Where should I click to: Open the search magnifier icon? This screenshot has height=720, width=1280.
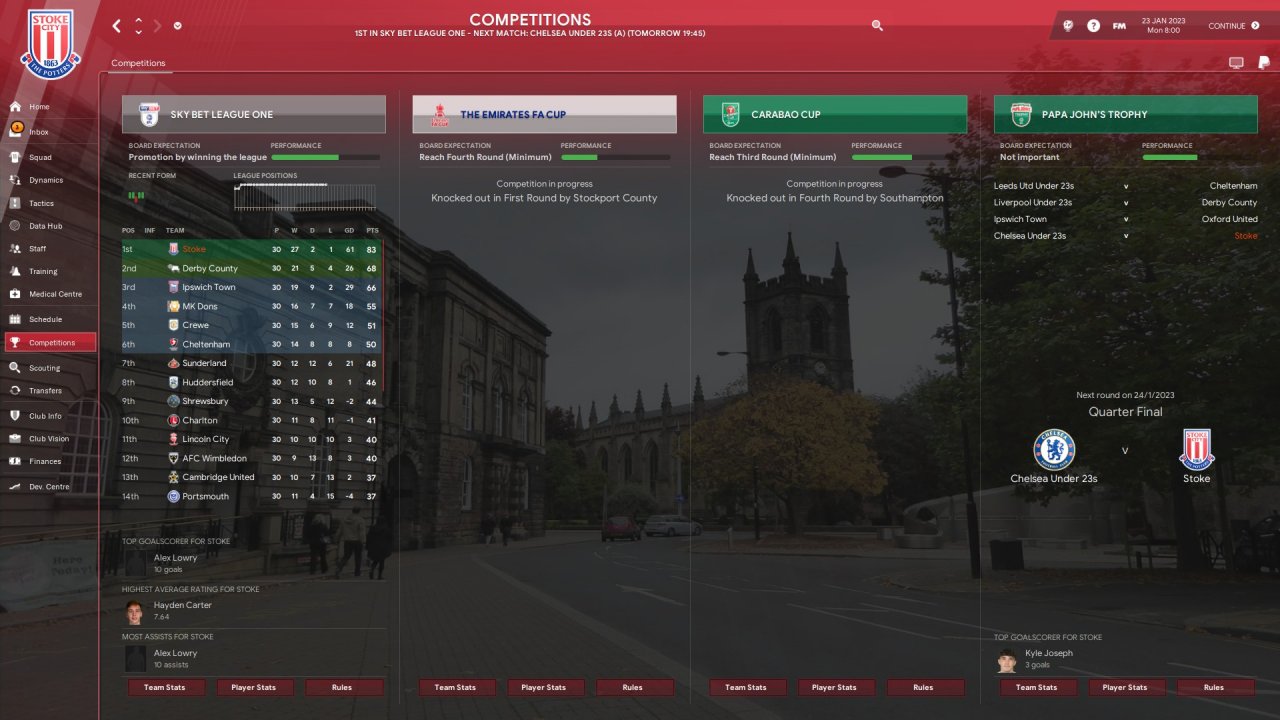877,26
